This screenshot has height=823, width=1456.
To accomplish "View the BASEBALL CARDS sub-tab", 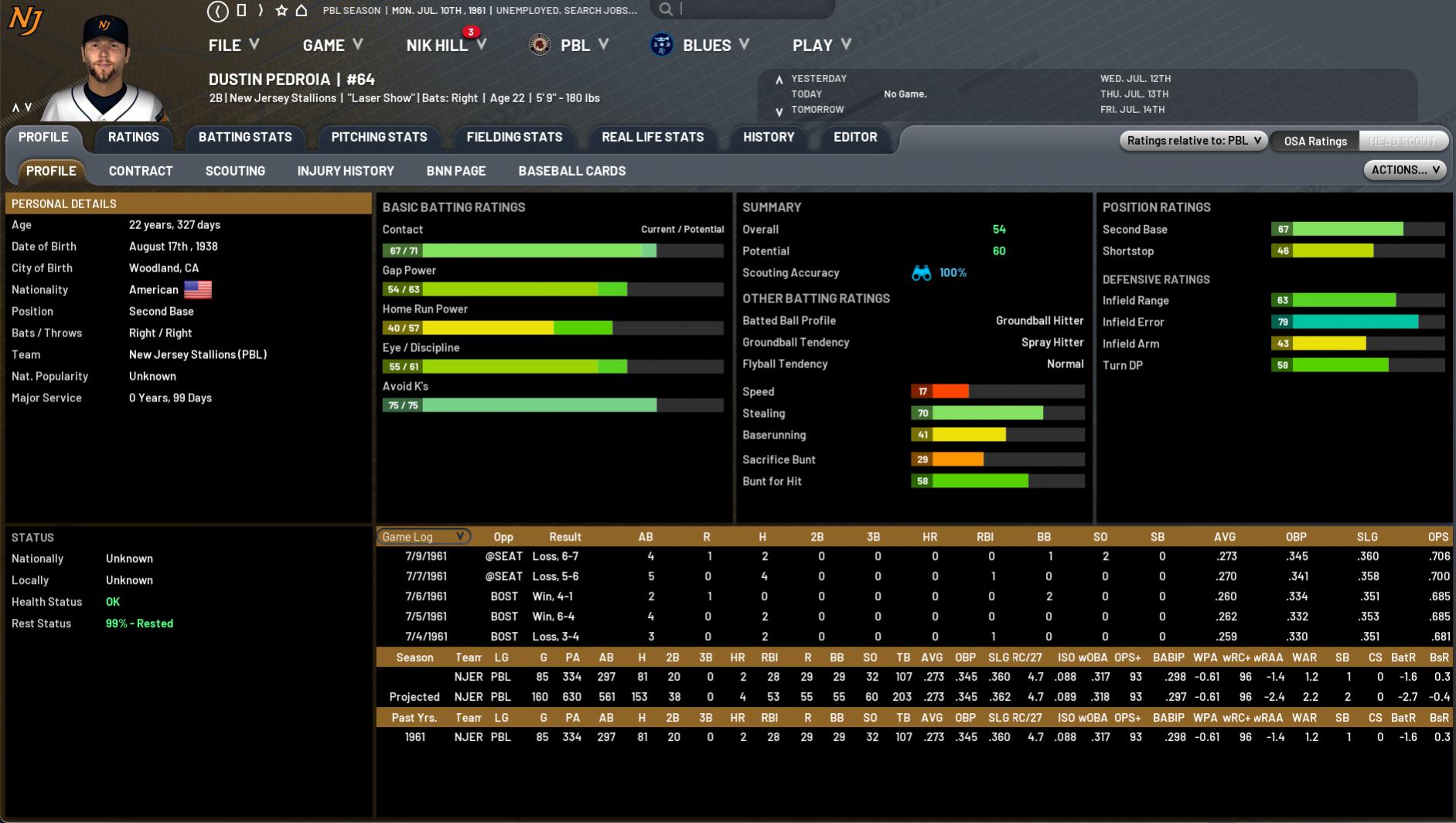I will pyautogui.click(x=572, y=171).
